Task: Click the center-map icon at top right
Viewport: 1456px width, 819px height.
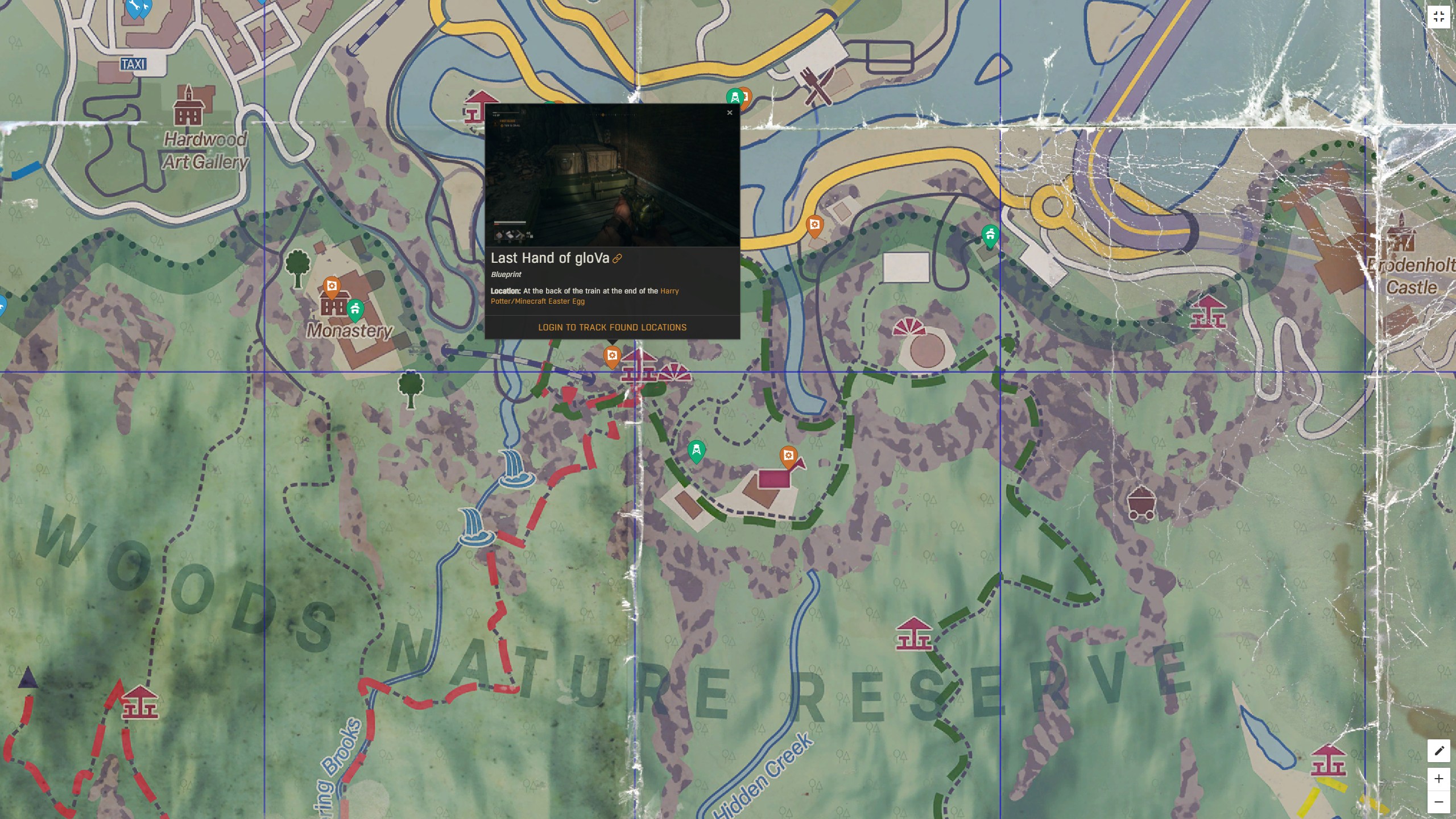Action: click(1440, 16)
